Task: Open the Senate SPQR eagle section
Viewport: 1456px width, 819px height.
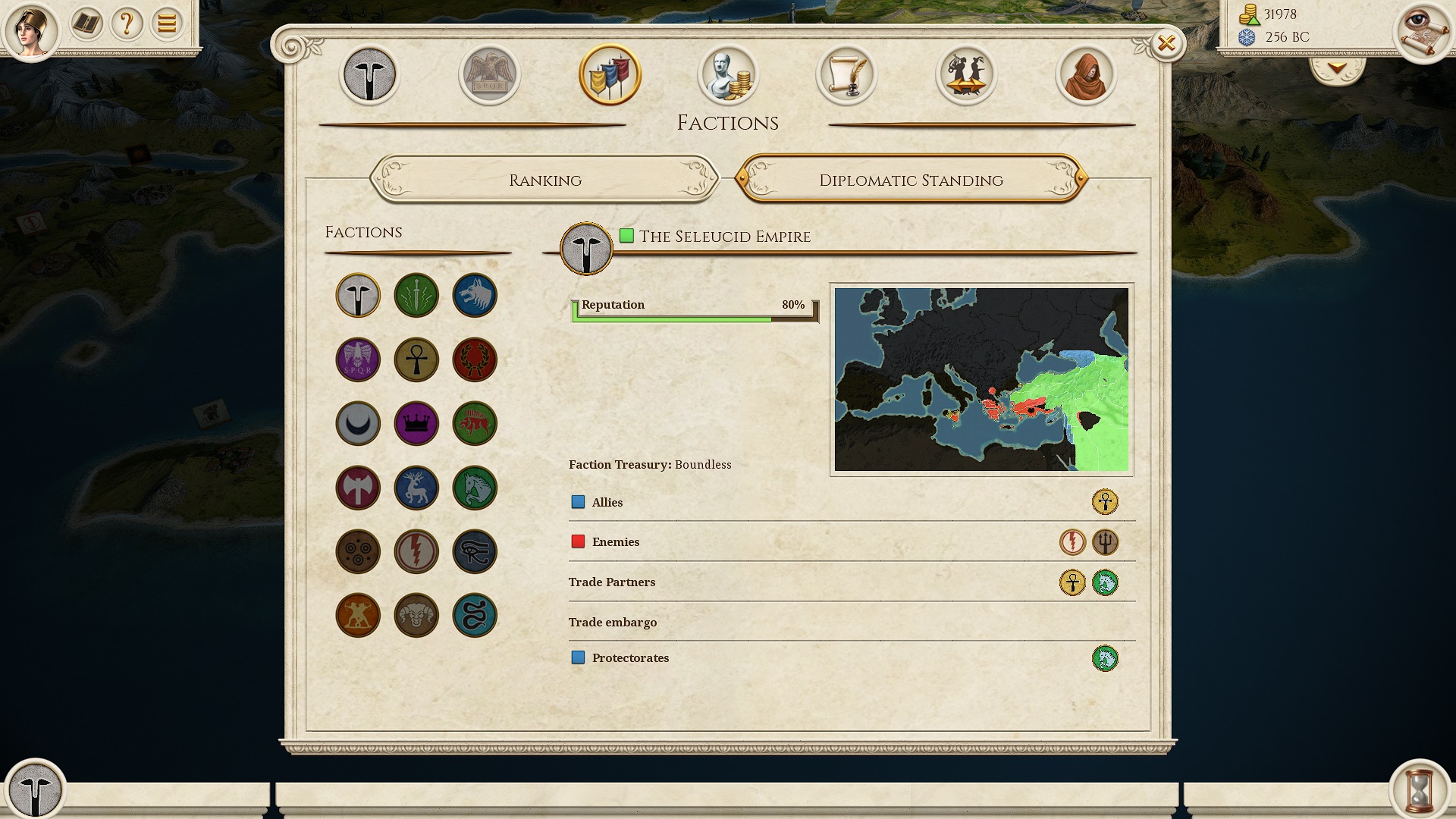Action: tap(489, 75)
